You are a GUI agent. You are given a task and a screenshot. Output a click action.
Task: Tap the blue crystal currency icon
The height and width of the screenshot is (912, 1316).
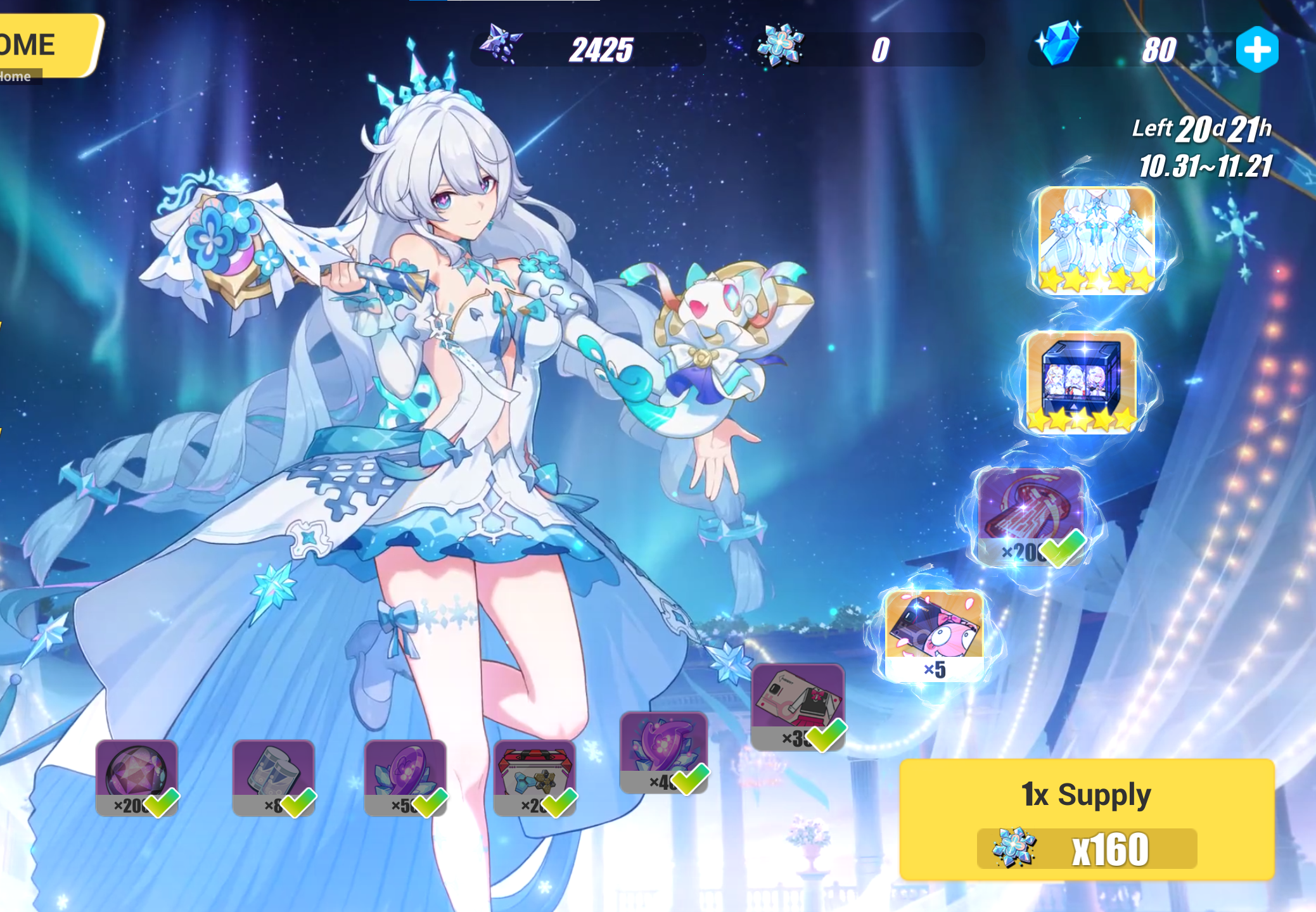pyautogui.click(x=1057, y=44)
